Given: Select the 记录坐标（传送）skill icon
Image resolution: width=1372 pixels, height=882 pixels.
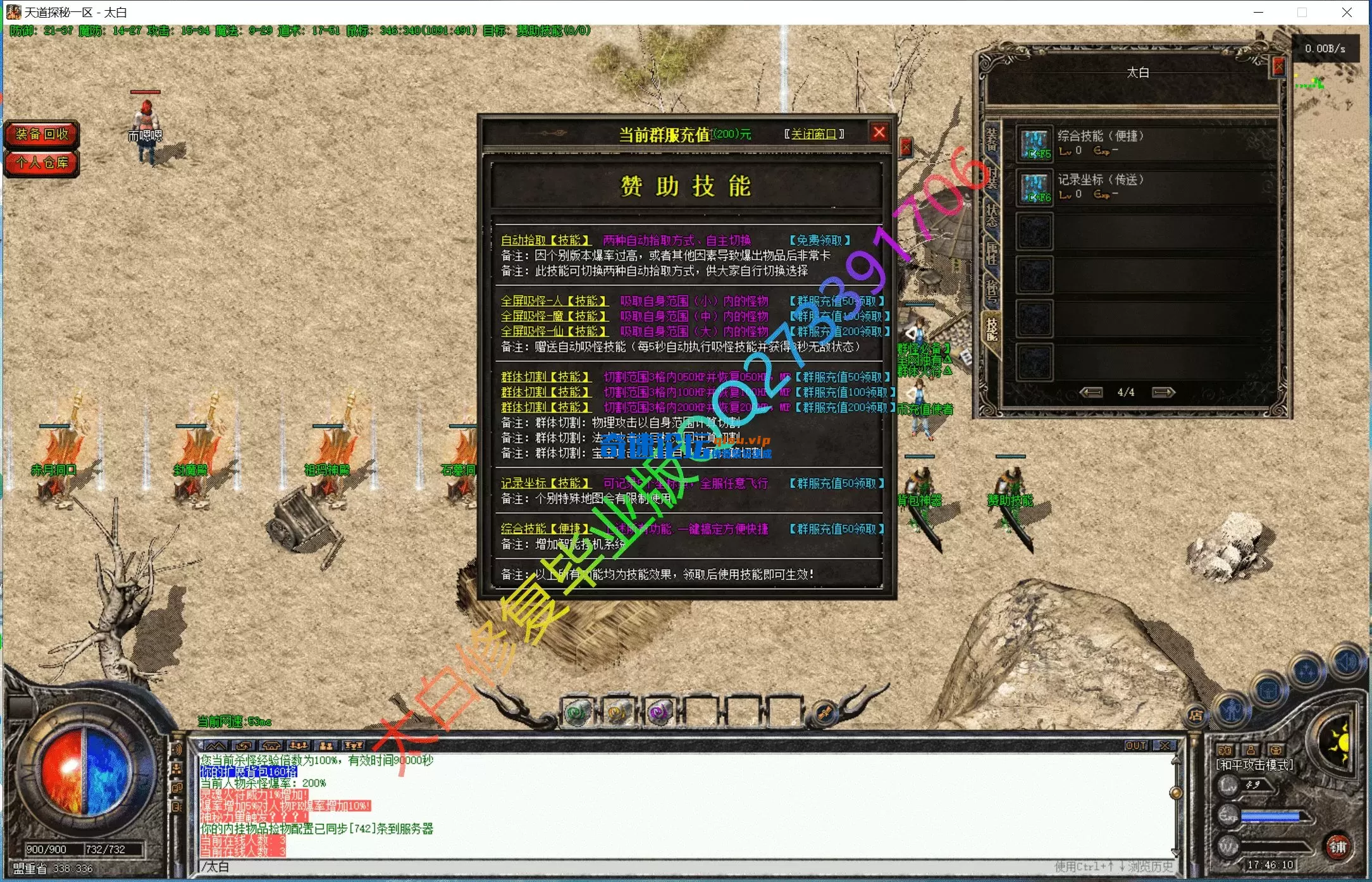Looking at the screenshot, I should 1035,188.
